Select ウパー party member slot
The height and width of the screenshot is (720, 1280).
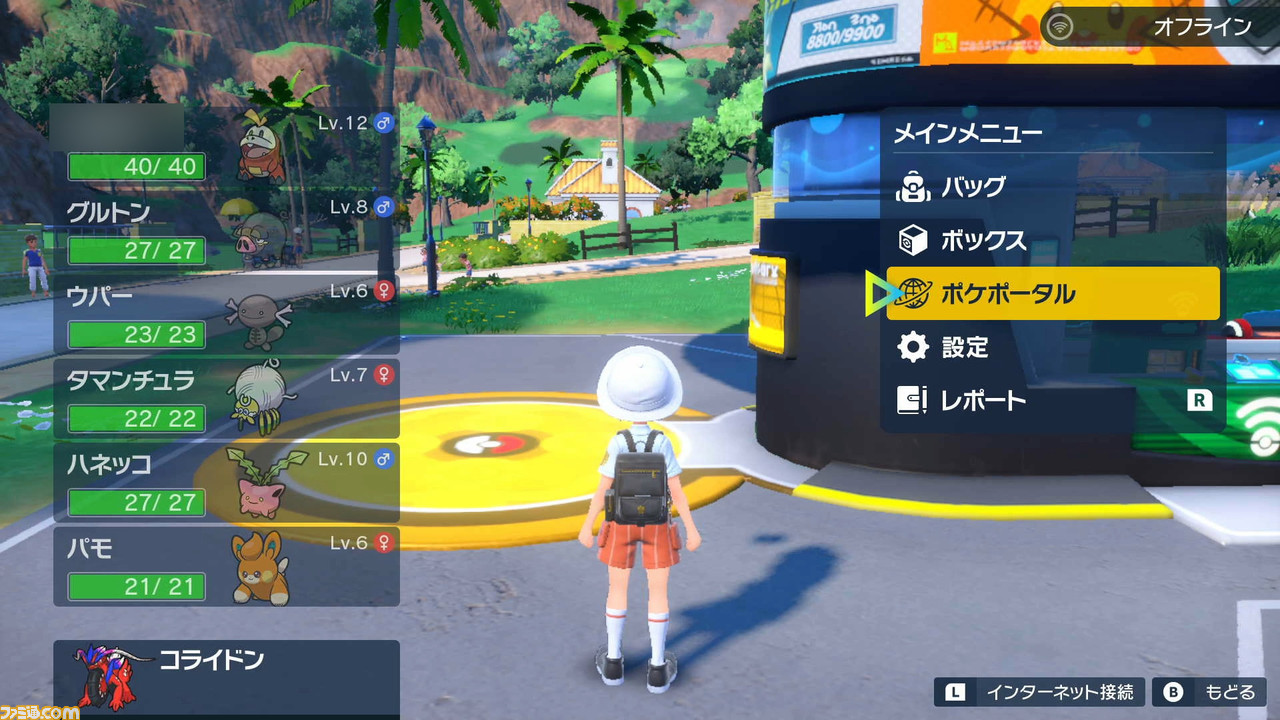pyautogui.click(x=226, y=314)
